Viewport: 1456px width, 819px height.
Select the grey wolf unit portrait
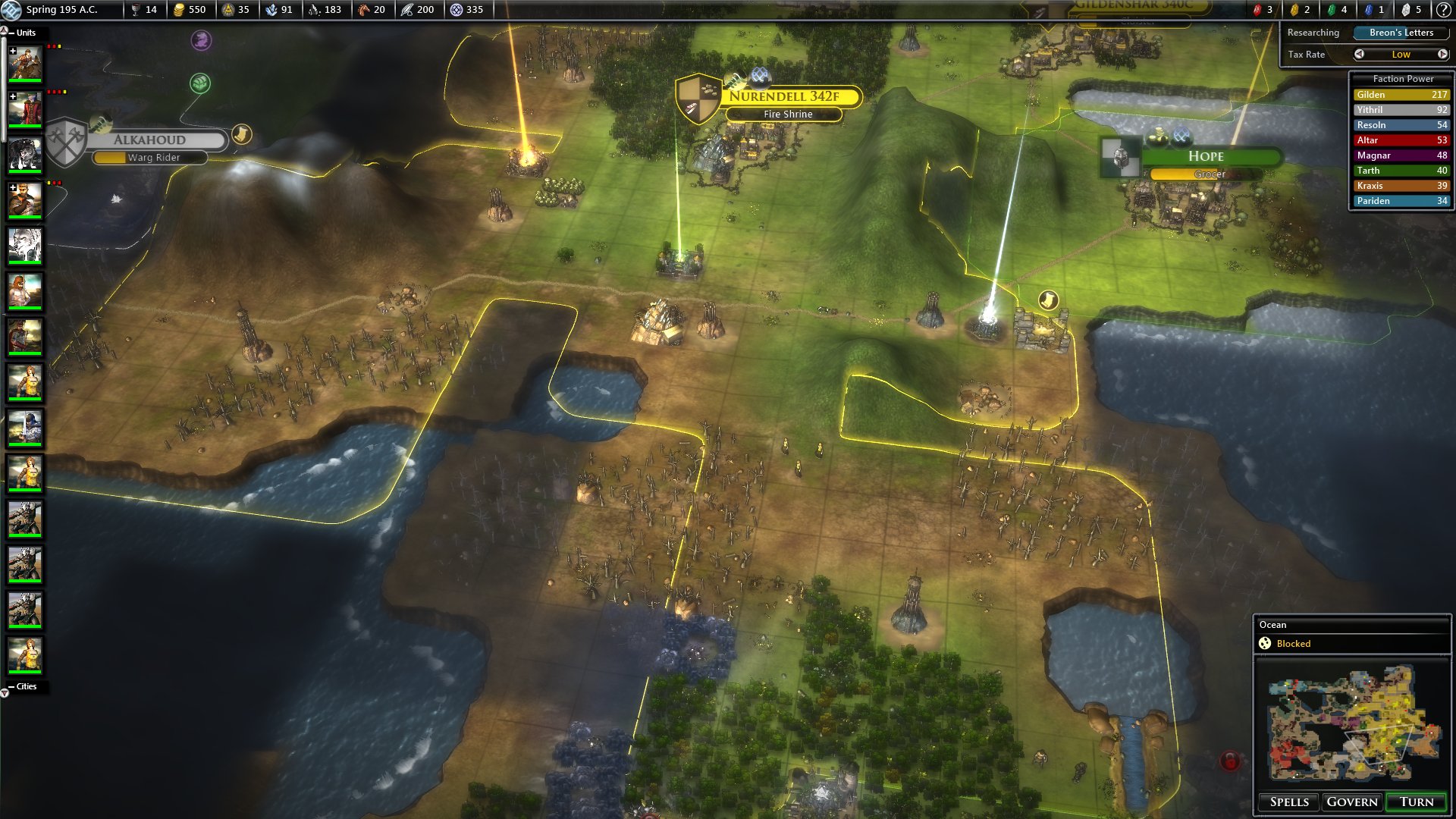pyautogui.click(x=25, y=155)
